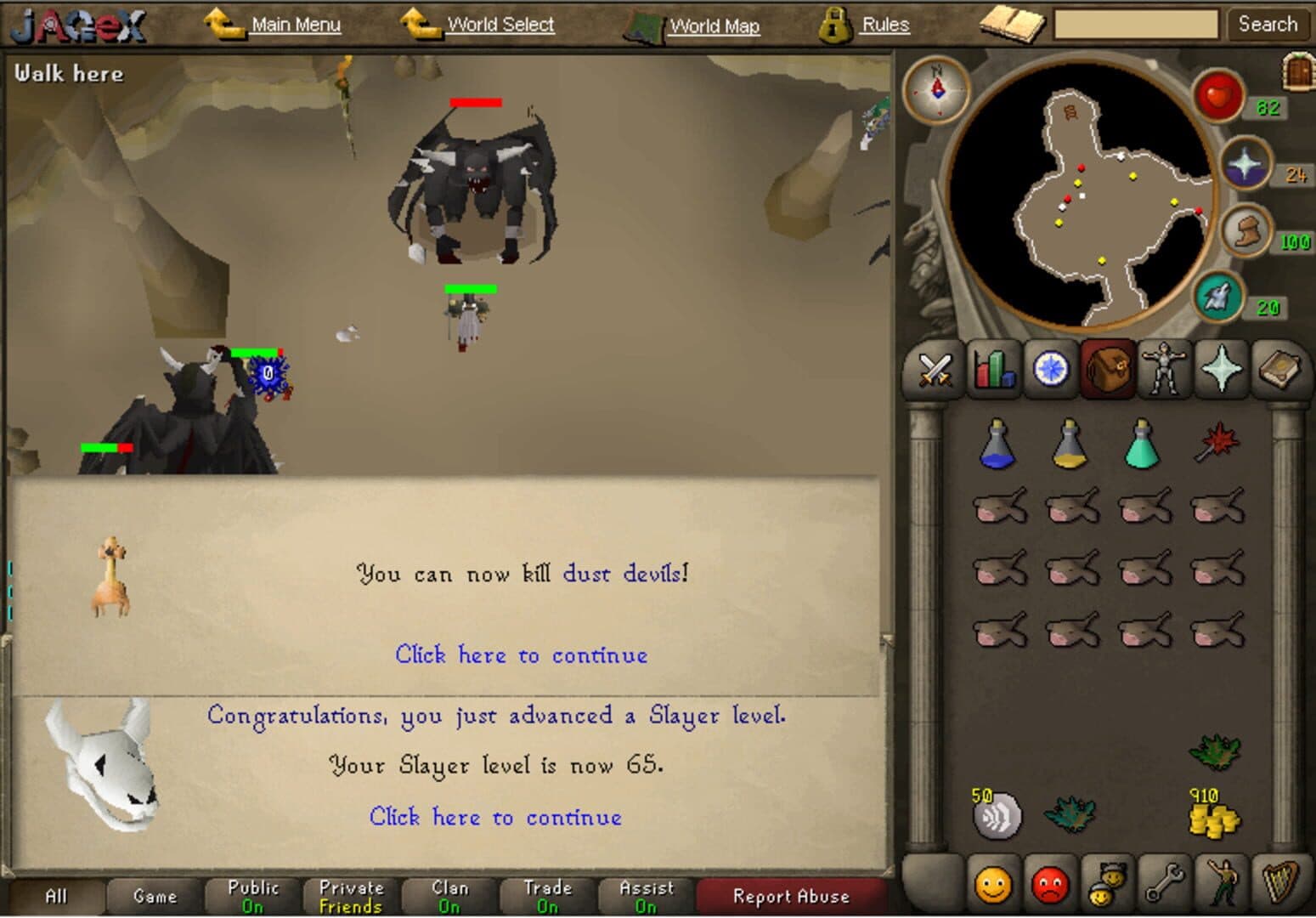Open the skills tab

tap(992, 371)
